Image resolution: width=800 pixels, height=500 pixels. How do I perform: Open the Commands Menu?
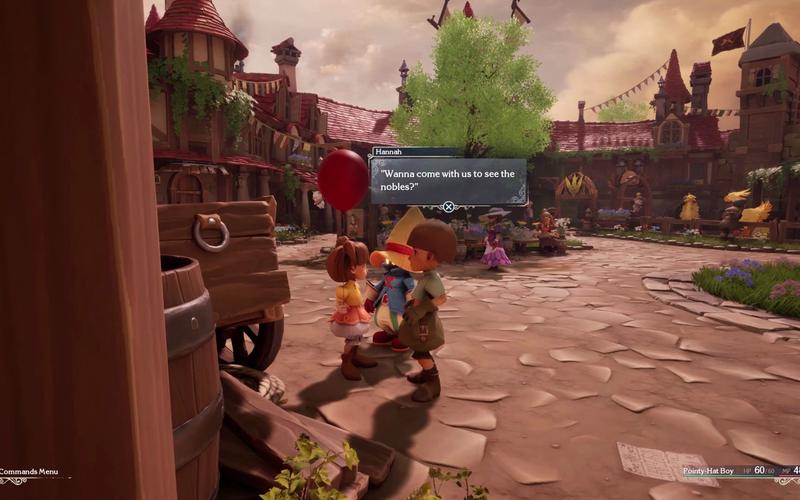30,472
